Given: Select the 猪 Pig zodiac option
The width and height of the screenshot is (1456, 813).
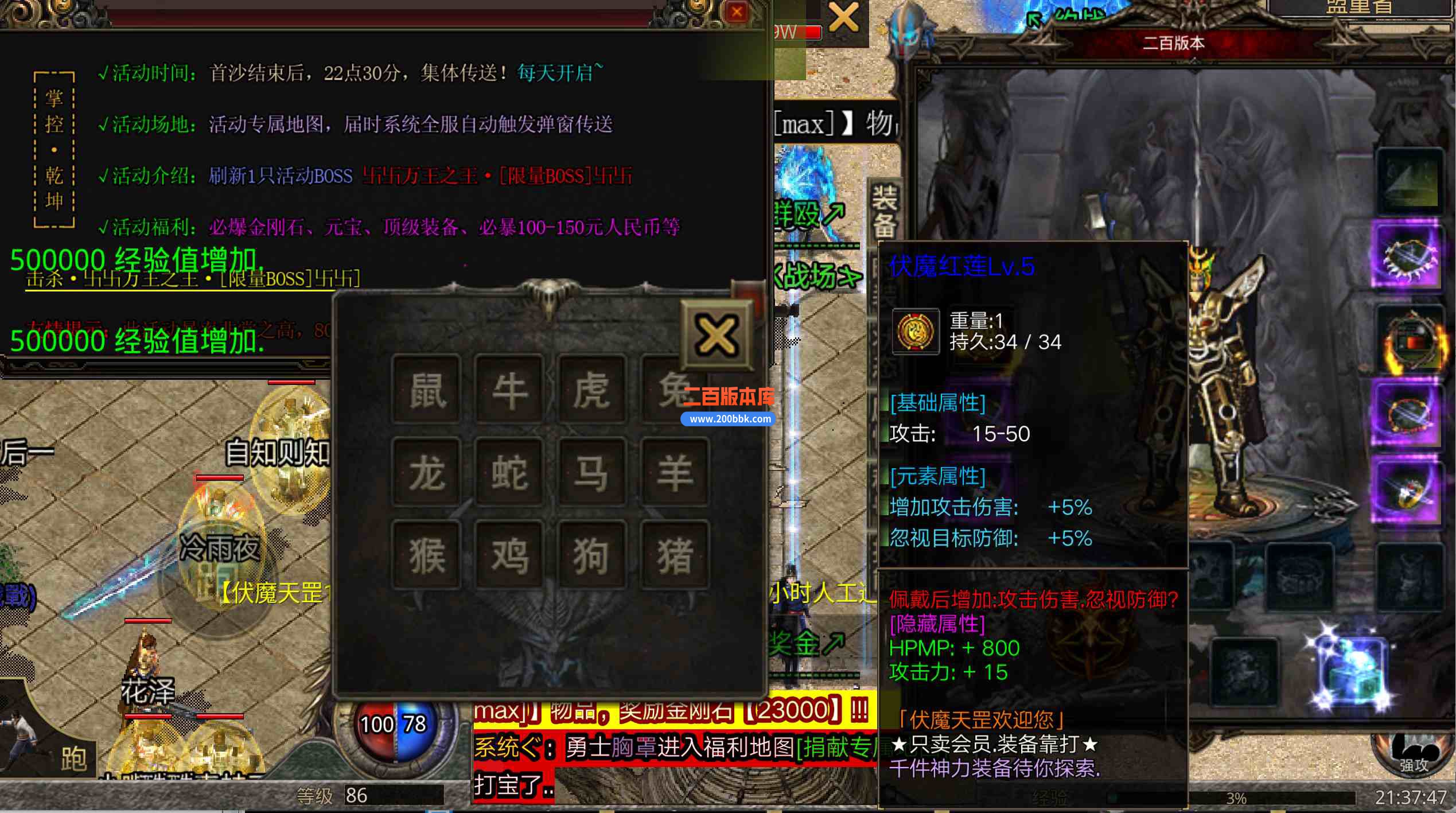Looking at the screenshot, I should click(x=675, y=554).
